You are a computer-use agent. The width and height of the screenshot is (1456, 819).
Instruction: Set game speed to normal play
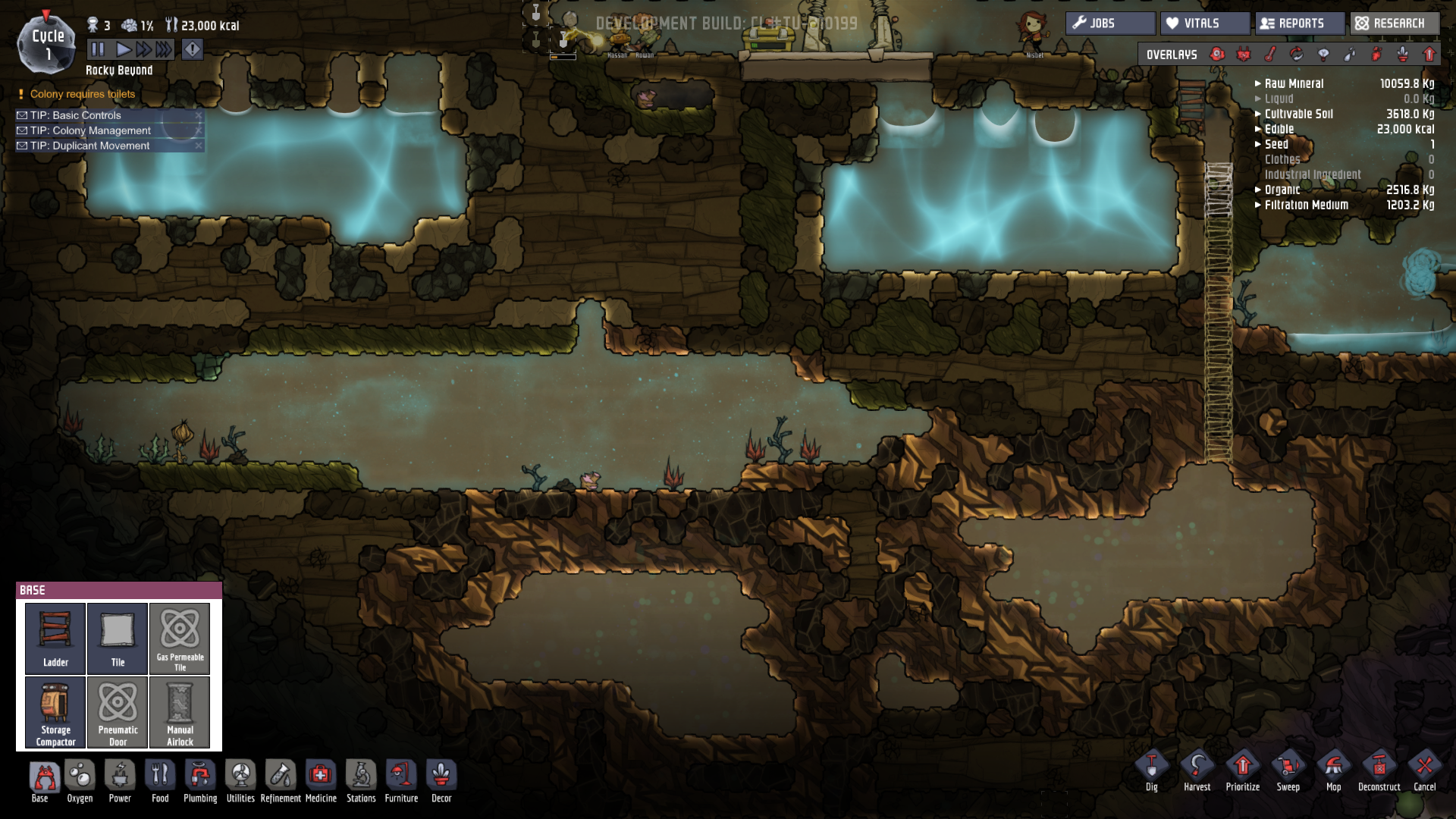(x=123, y=50)
